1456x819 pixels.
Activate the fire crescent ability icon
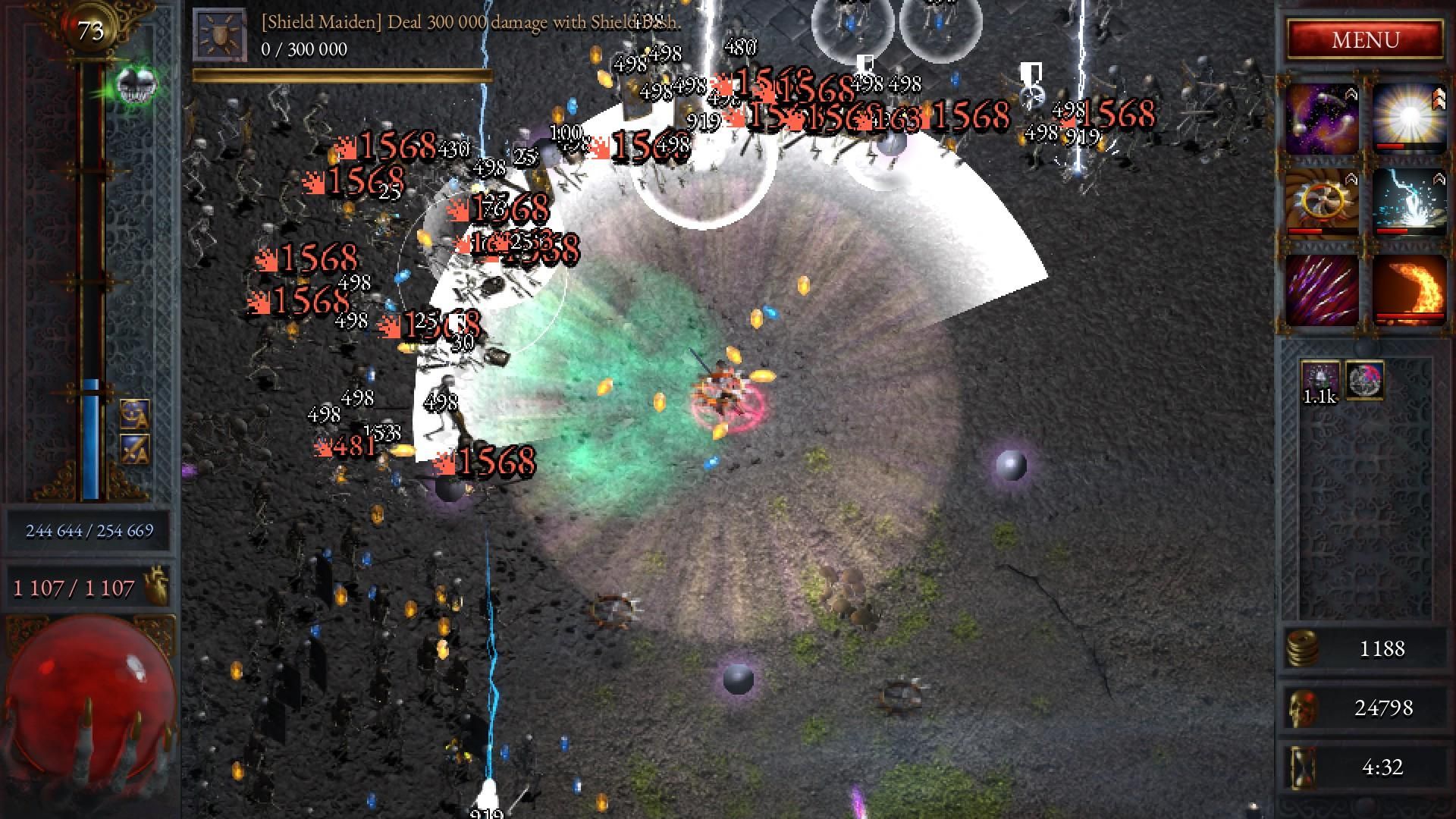1408,290
